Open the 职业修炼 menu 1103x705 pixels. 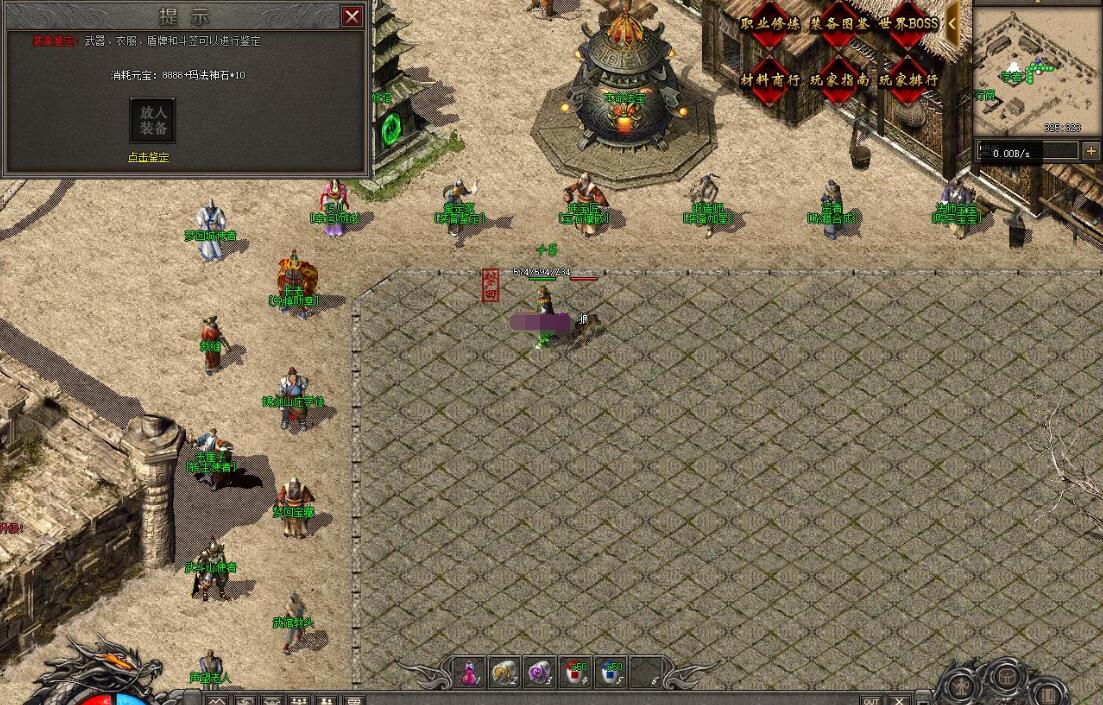(x=770, y=24)
